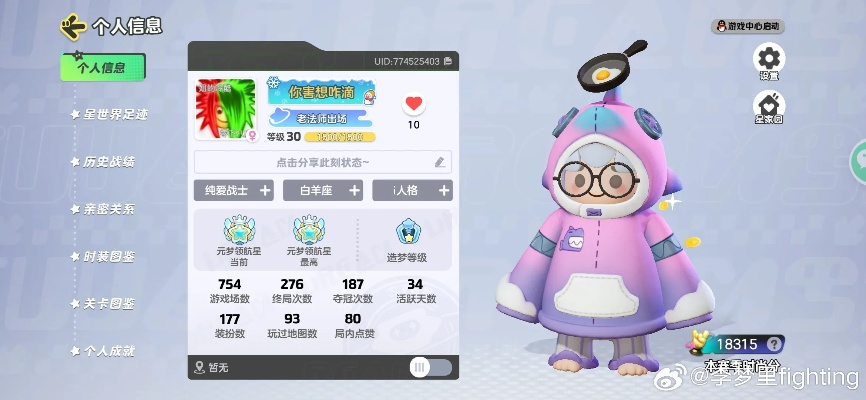The height and width of the screenshot is (400, 866).
Task: Edit the status sharing text field
Action: pyautogui.click(x=322, y=162)
